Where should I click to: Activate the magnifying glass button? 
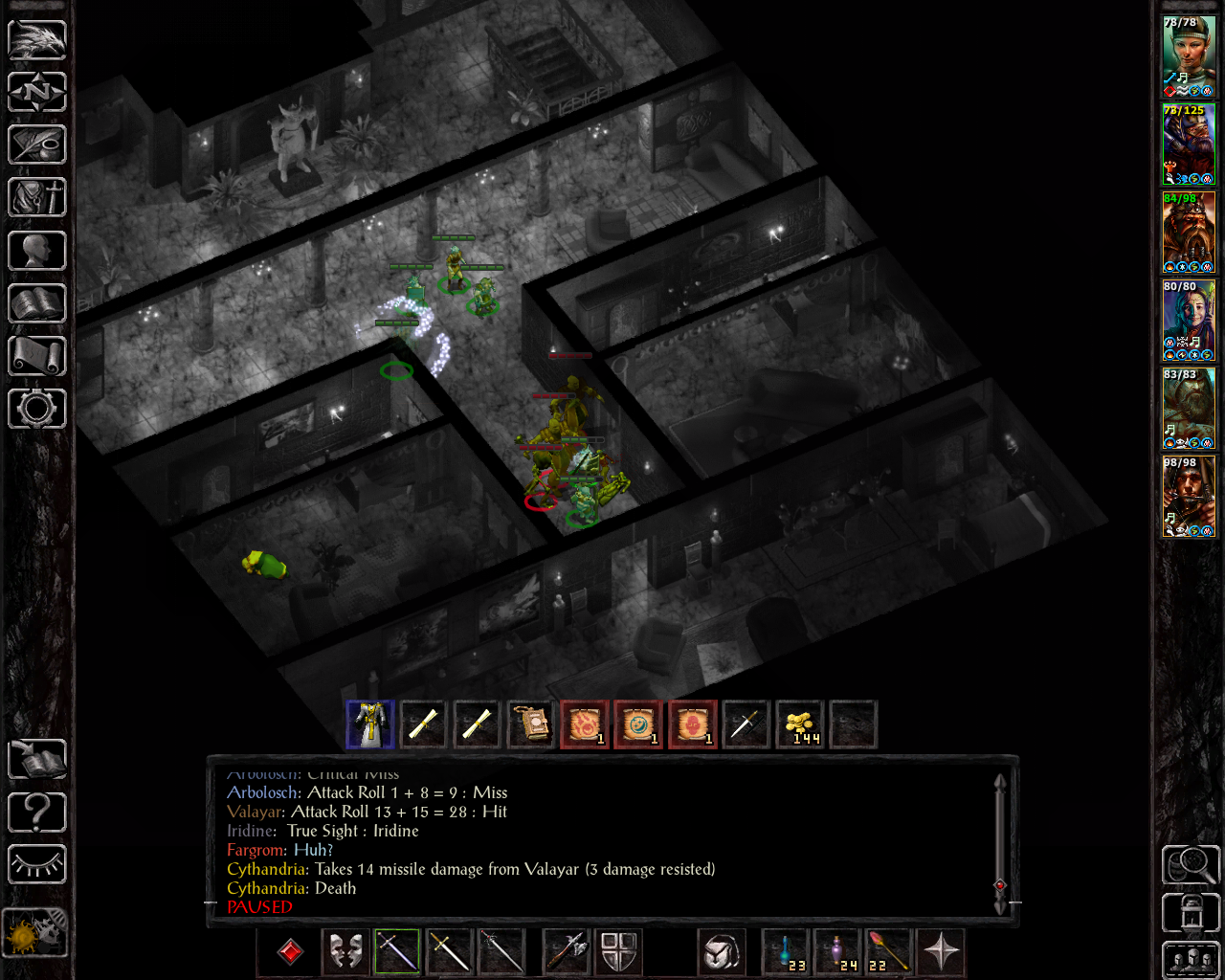[x=1191, y=865]
